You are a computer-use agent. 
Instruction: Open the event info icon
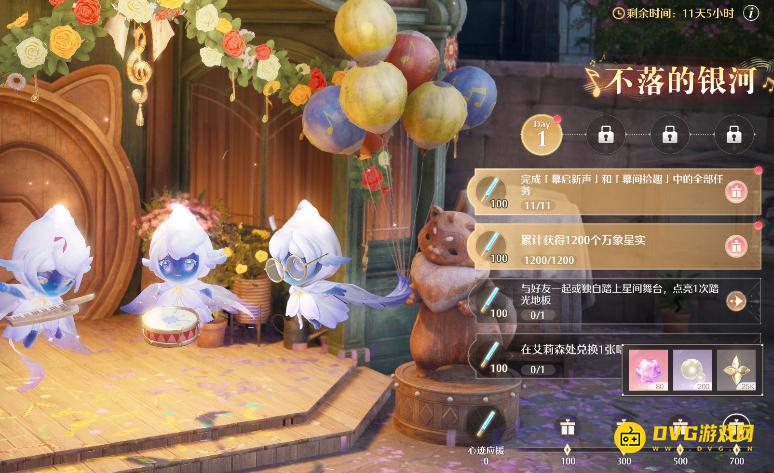click(749, 13)
